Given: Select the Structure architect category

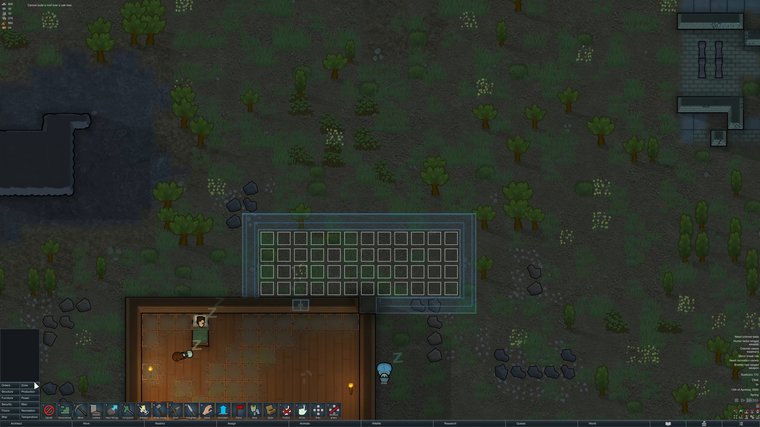Looking at the screenshot, I should pos(9,392).
